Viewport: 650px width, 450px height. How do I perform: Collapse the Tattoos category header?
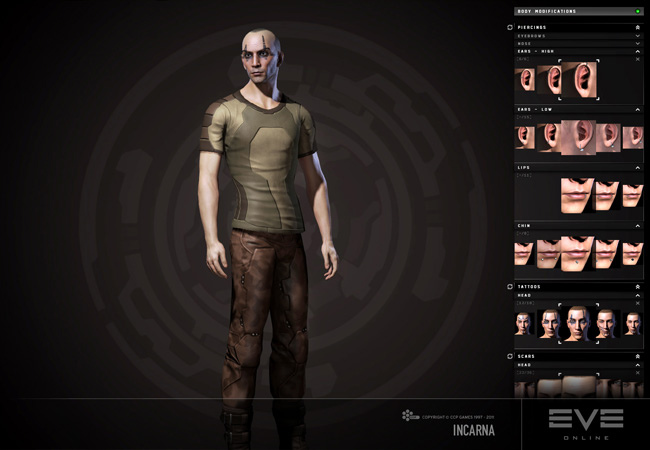click(637, 286)
